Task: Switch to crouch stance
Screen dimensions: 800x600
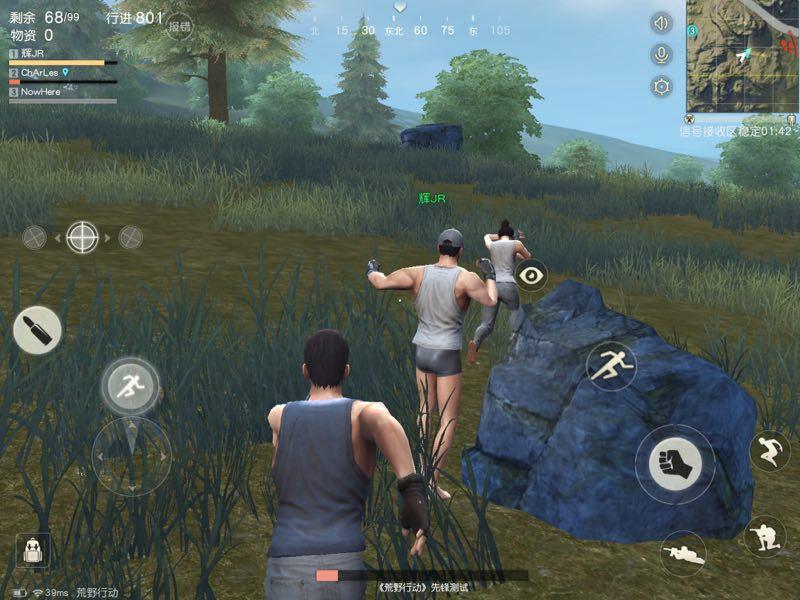Action: (765, 537)
